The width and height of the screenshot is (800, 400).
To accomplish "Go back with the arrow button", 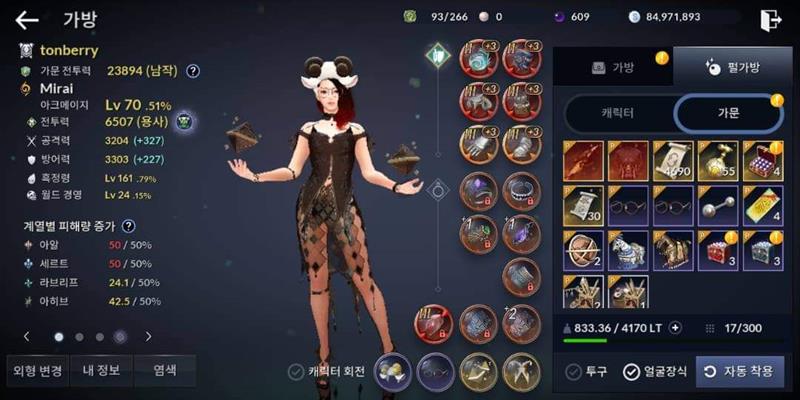I will [26, 19].
